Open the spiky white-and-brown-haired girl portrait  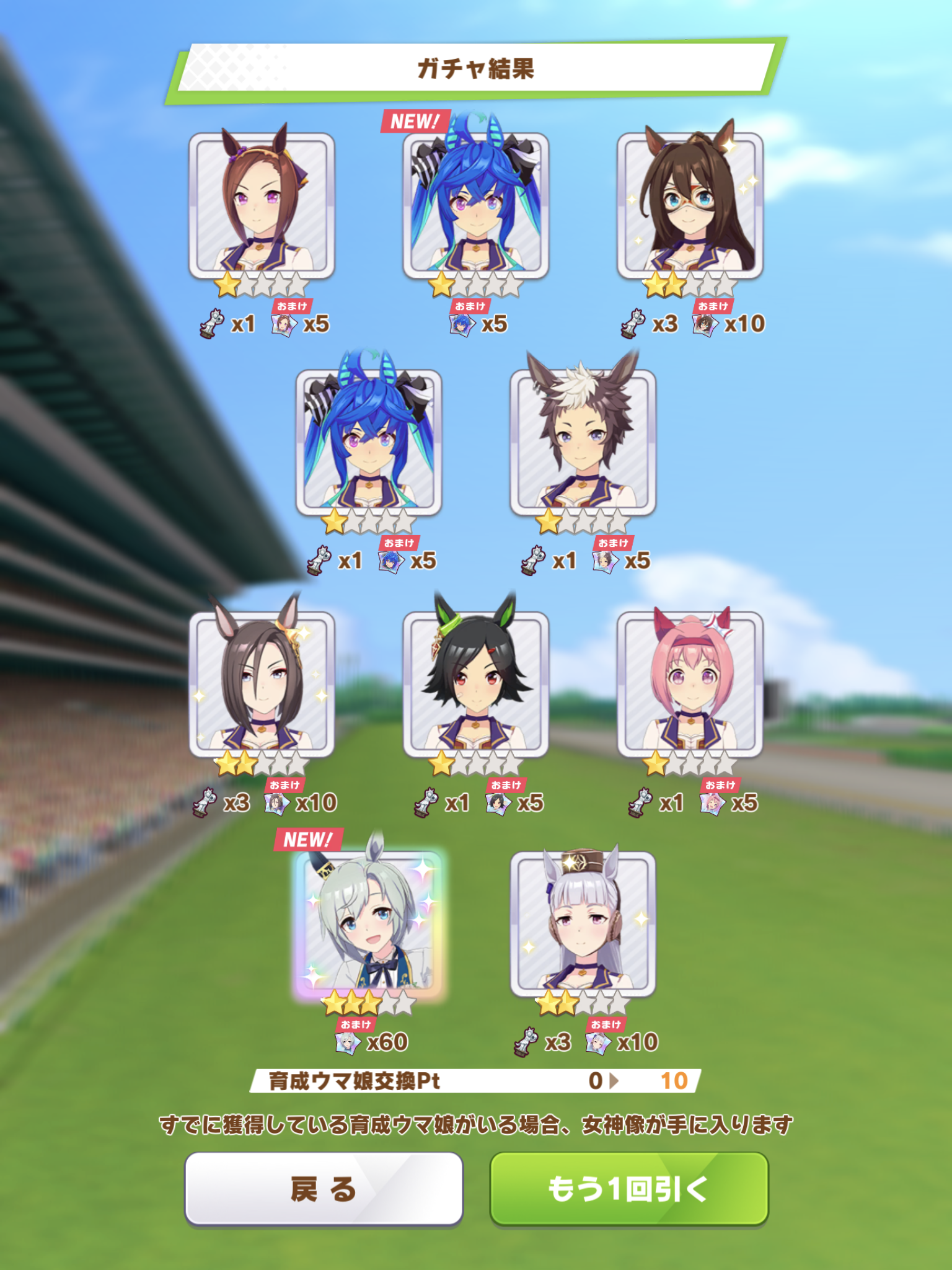coord(583,442)
